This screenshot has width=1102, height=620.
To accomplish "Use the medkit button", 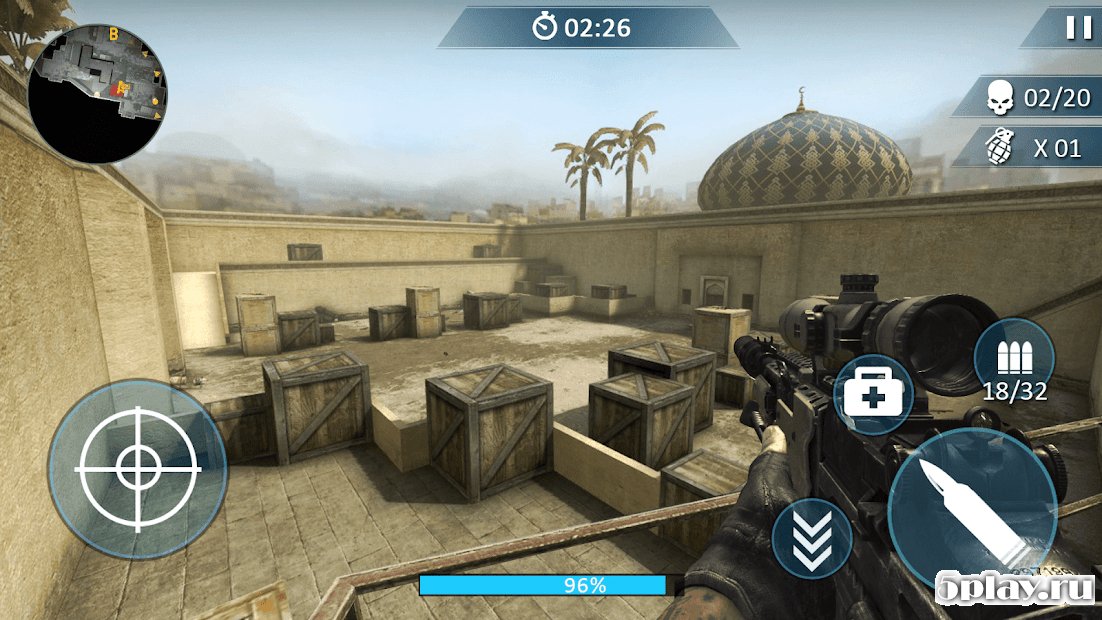I will tap(873, 395).
